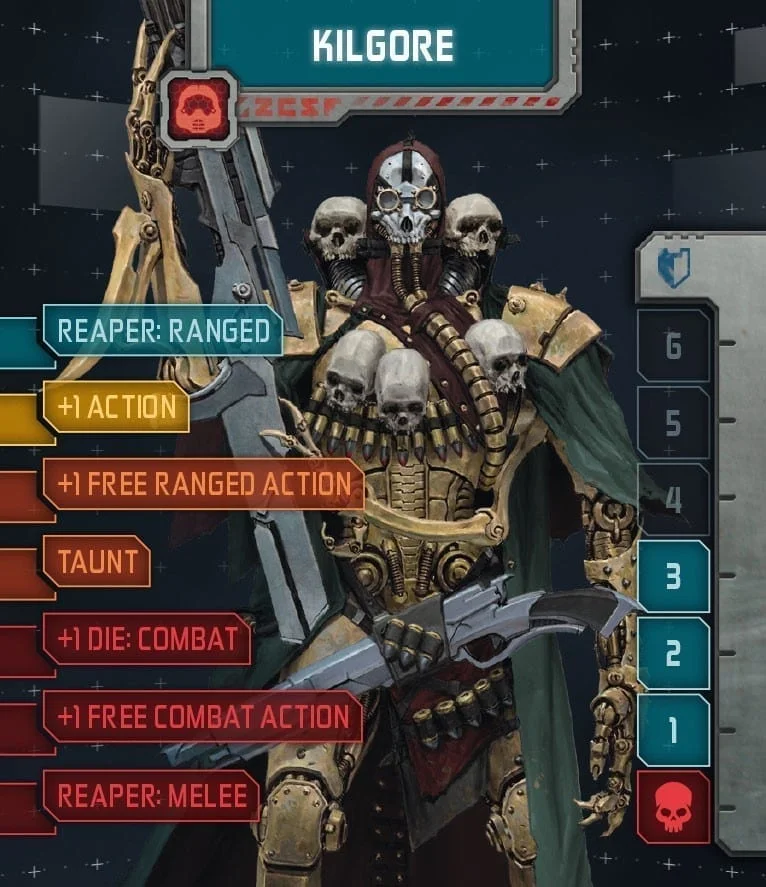Click the Reaper: Melee ability
Screen dimensions: 766x887
151,795
